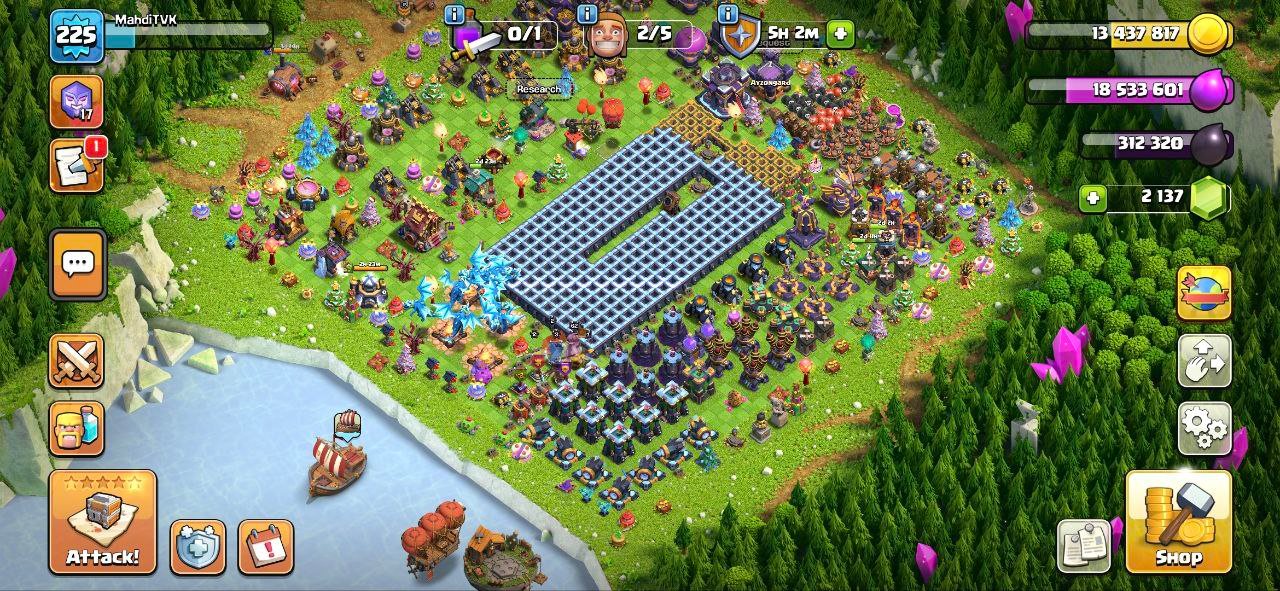This screenshot has height=591, width=1280.
Task: Show info for the laboratory 0/1 counter
Action: click(455, 14)
